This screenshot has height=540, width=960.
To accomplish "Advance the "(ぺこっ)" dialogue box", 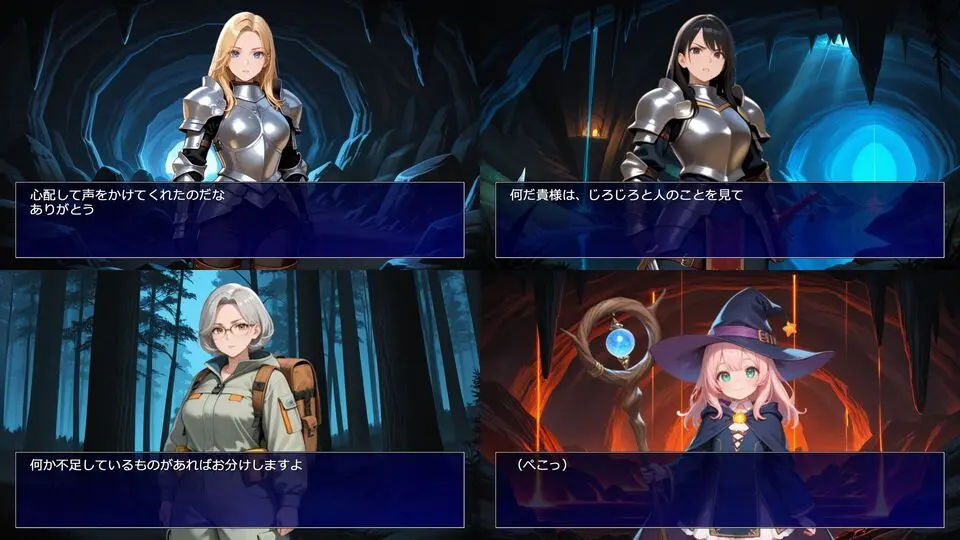I will tap(720, 490).
